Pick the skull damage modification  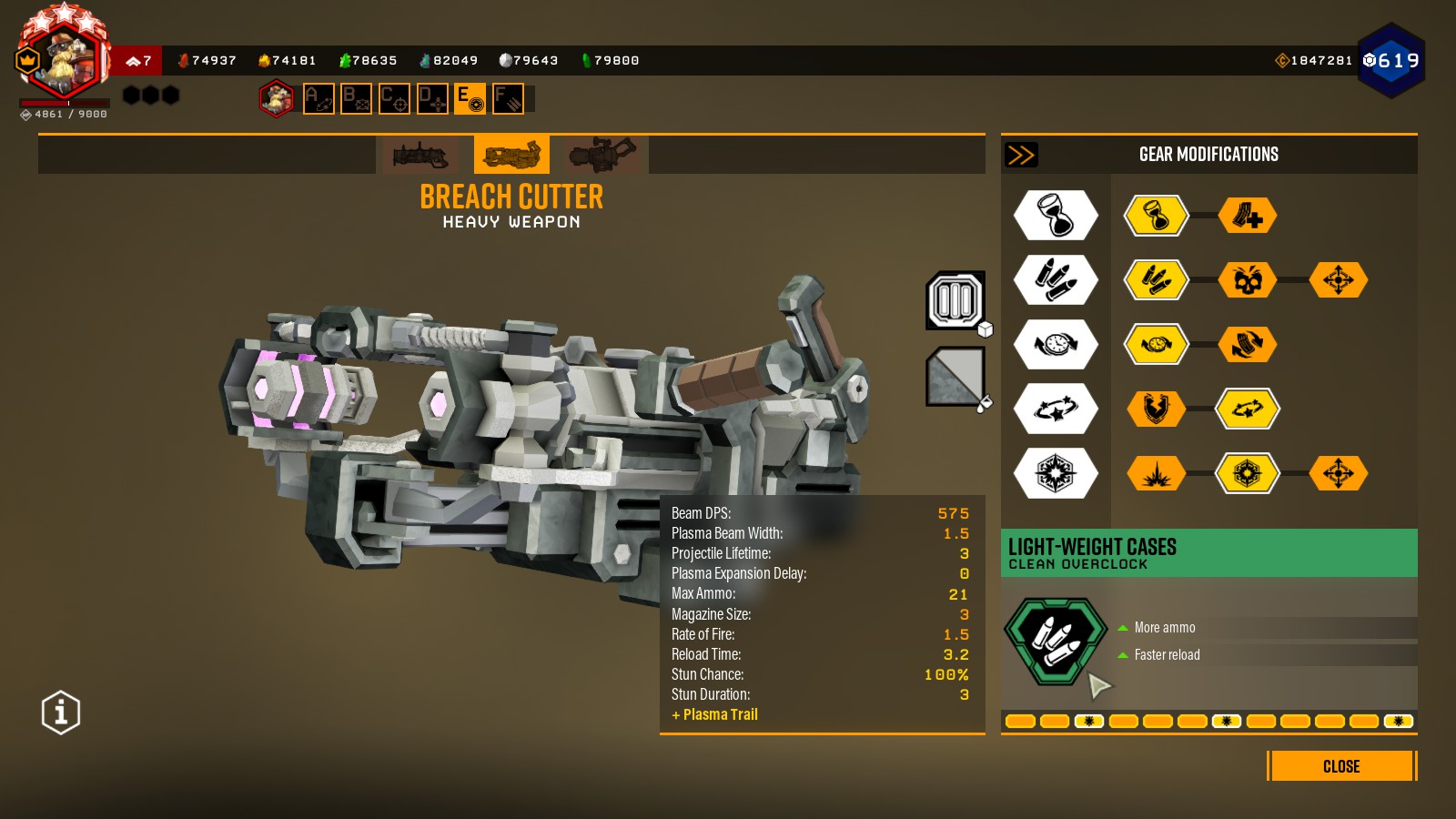coord(1248,280)
